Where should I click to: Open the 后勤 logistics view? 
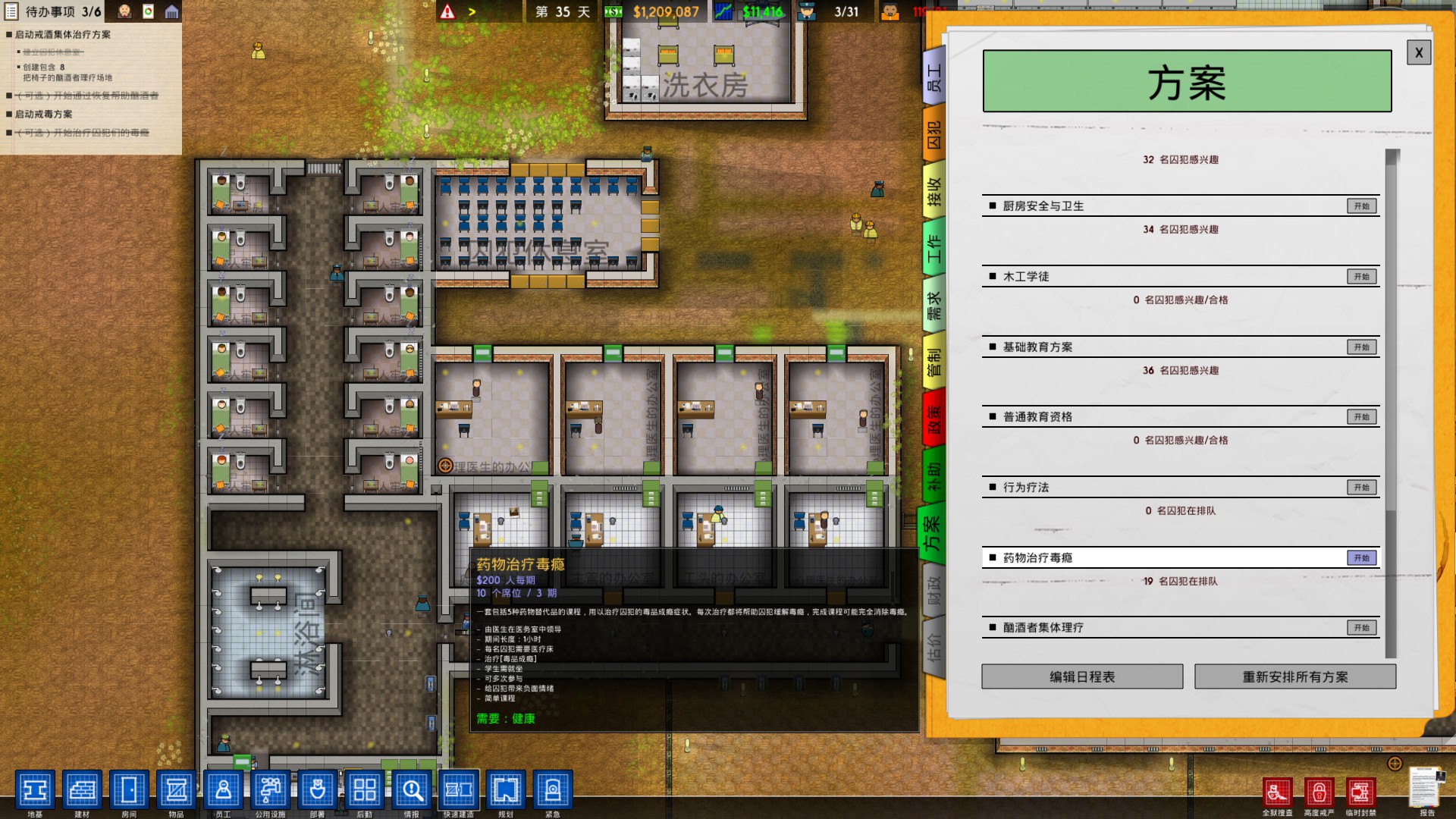click(364, 790)
